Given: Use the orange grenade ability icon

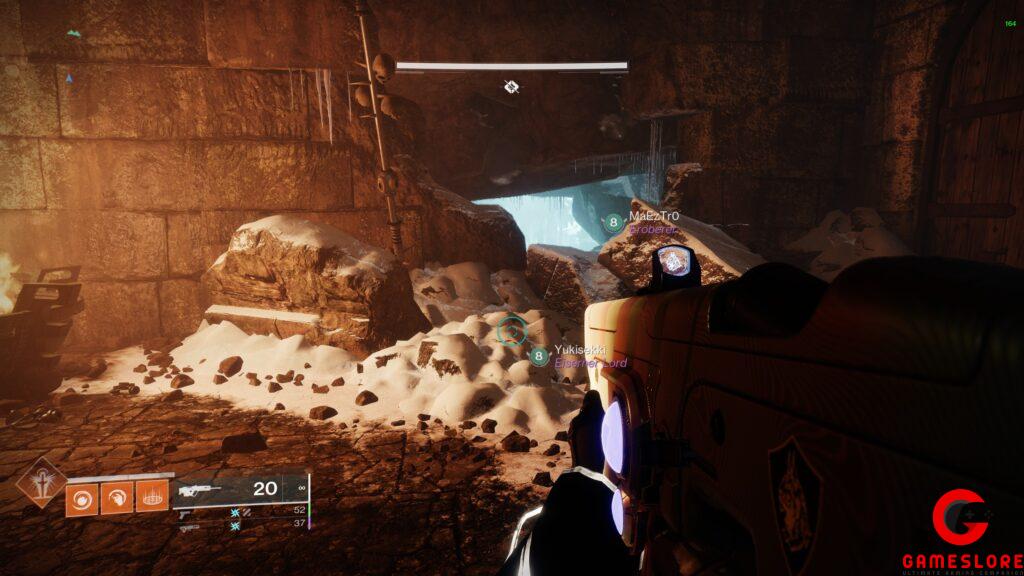Looking at the screenshot, I should pos(82,498).
